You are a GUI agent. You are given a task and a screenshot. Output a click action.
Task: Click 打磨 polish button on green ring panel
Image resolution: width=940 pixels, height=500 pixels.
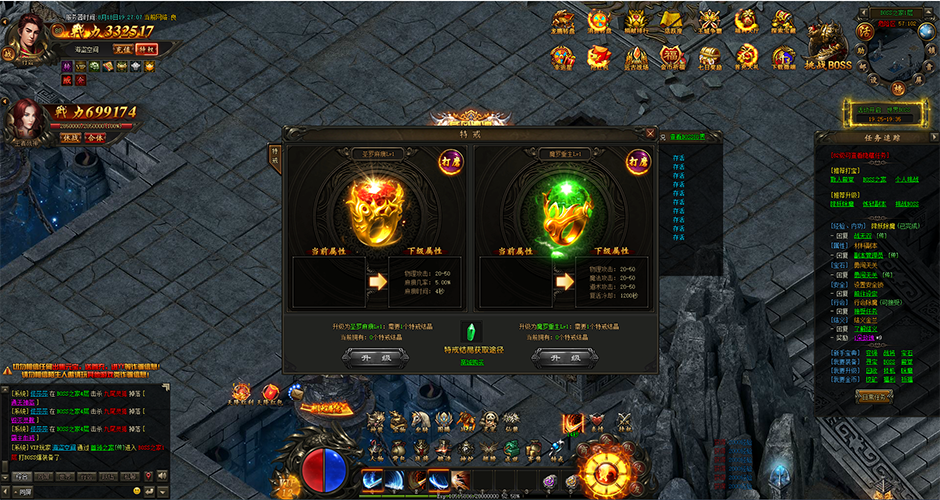tap(639, 160)
